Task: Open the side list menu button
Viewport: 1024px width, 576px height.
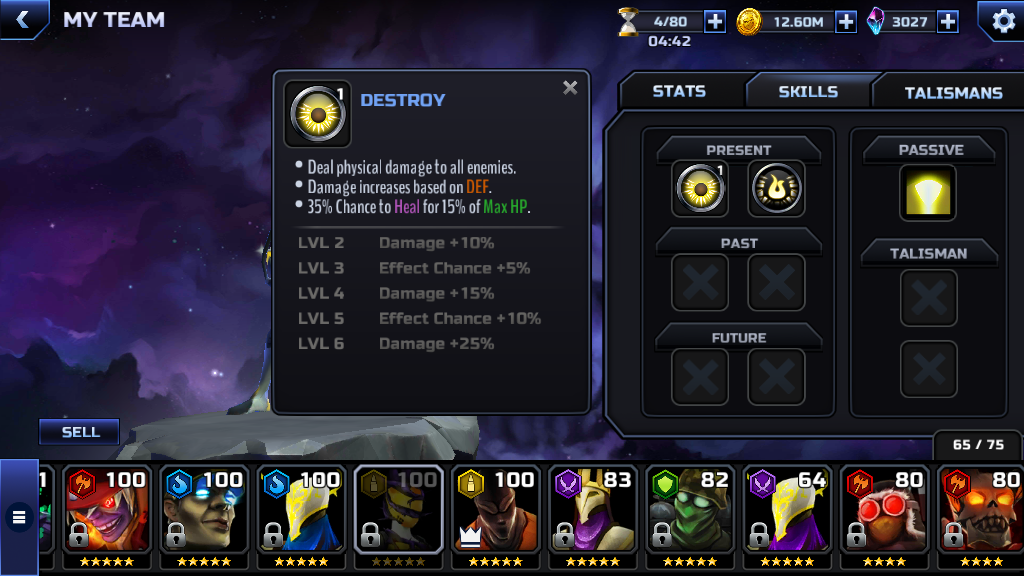Action: tap(18, 517)
